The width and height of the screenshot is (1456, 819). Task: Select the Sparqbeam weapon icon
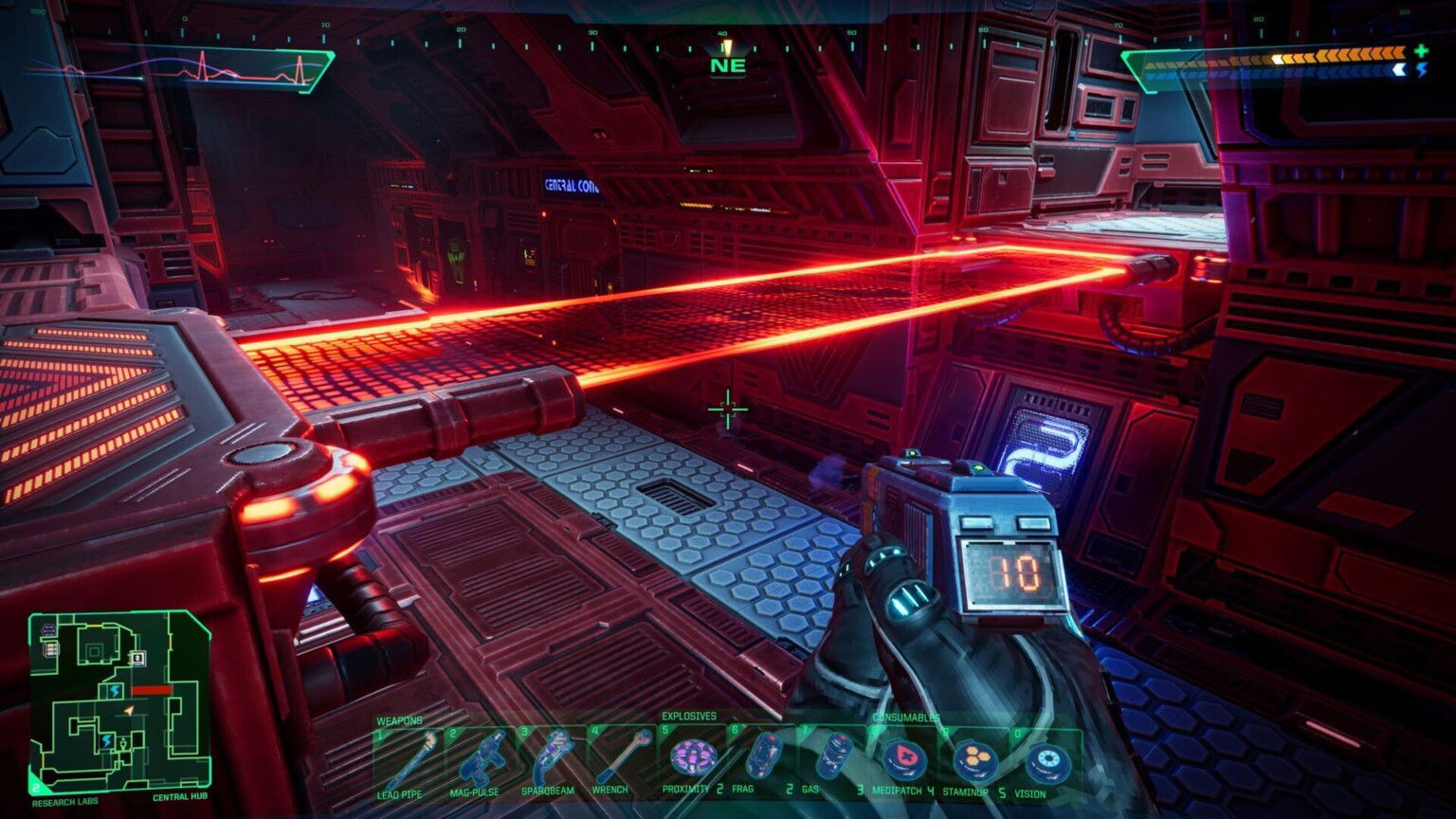tap(555, 755)
